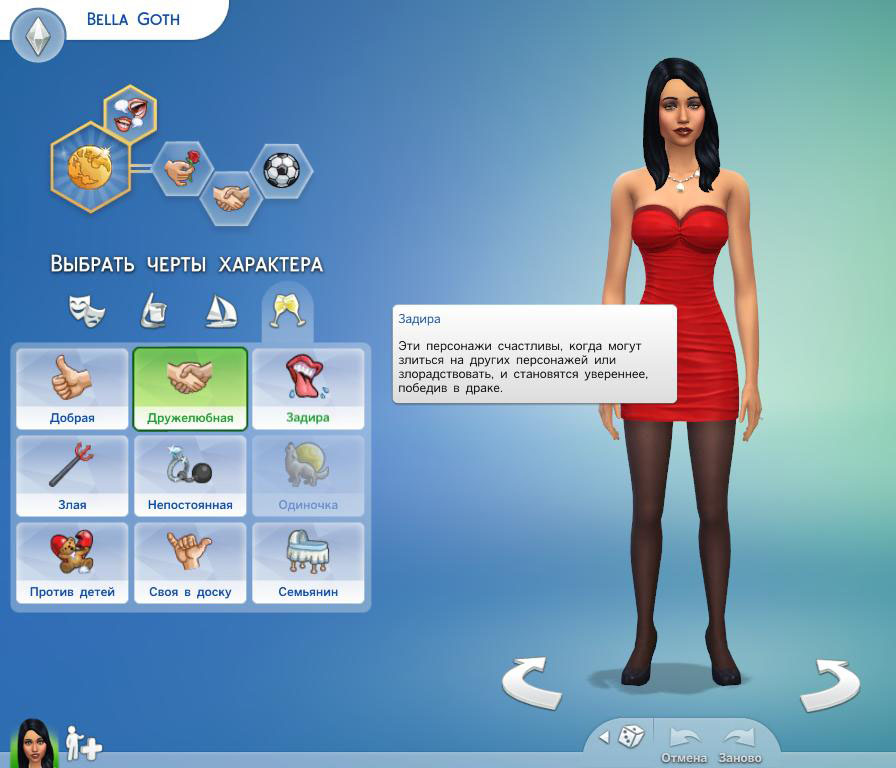Choose the Дружелюбная trait

coord(190,388)
